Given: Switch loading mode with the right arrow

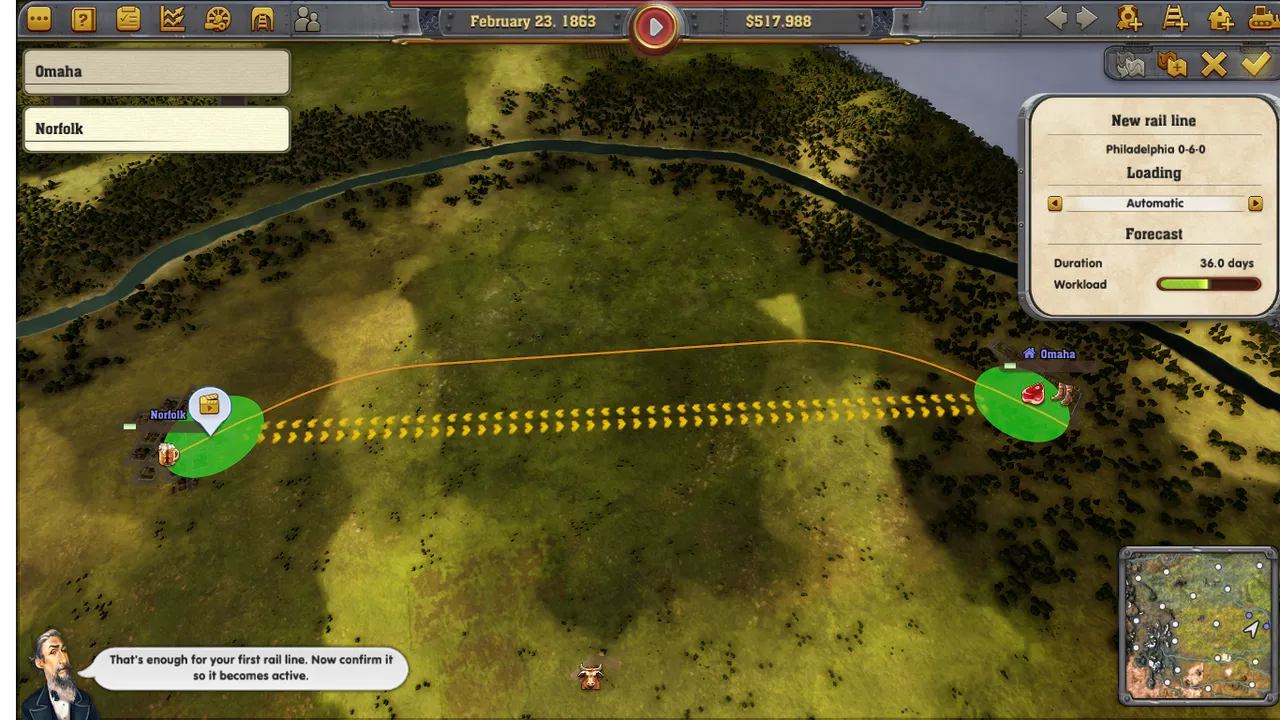Looking at the screenshot, I should [x=1255, y=203].
